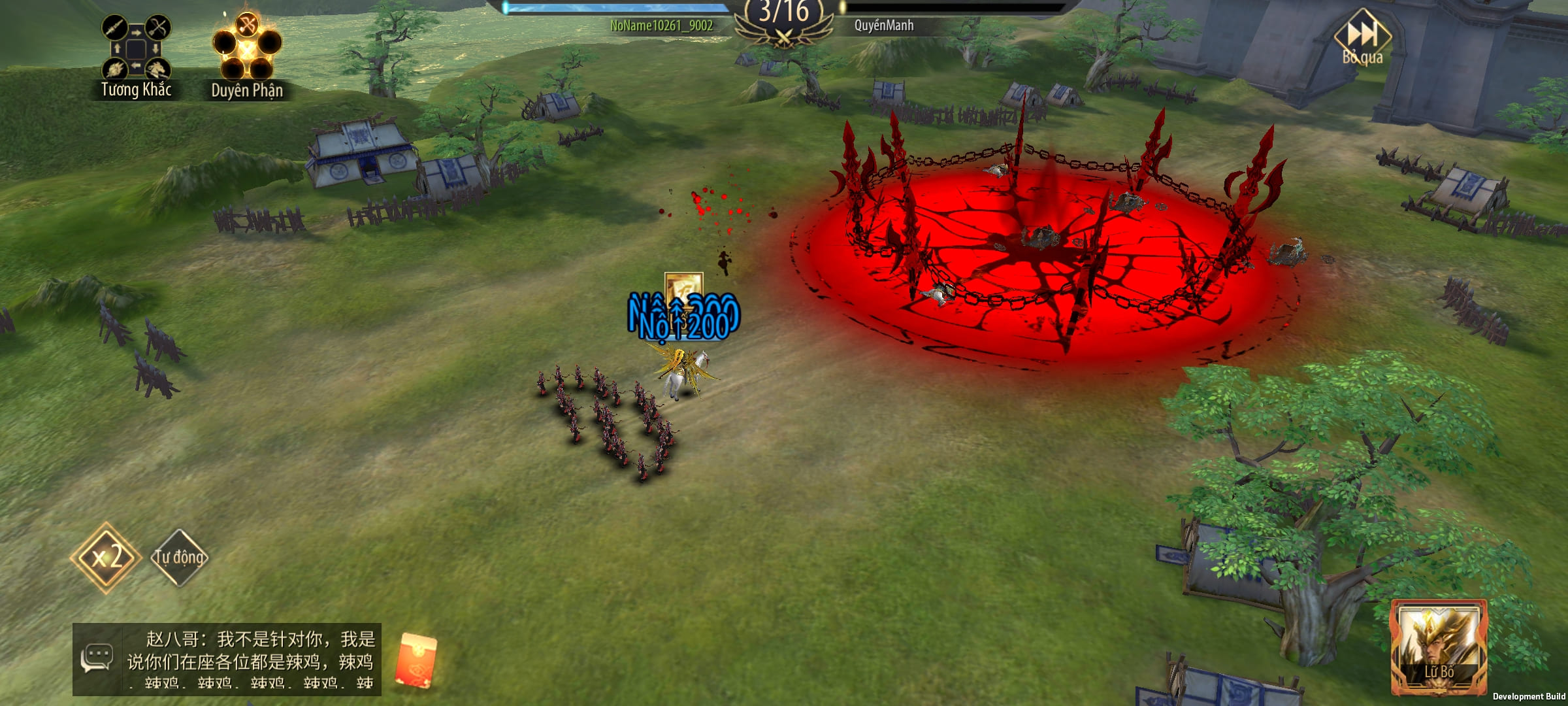1568x706 pixels.
Task: Enable Tự động auto battle
Action: (x=179, y=558)
